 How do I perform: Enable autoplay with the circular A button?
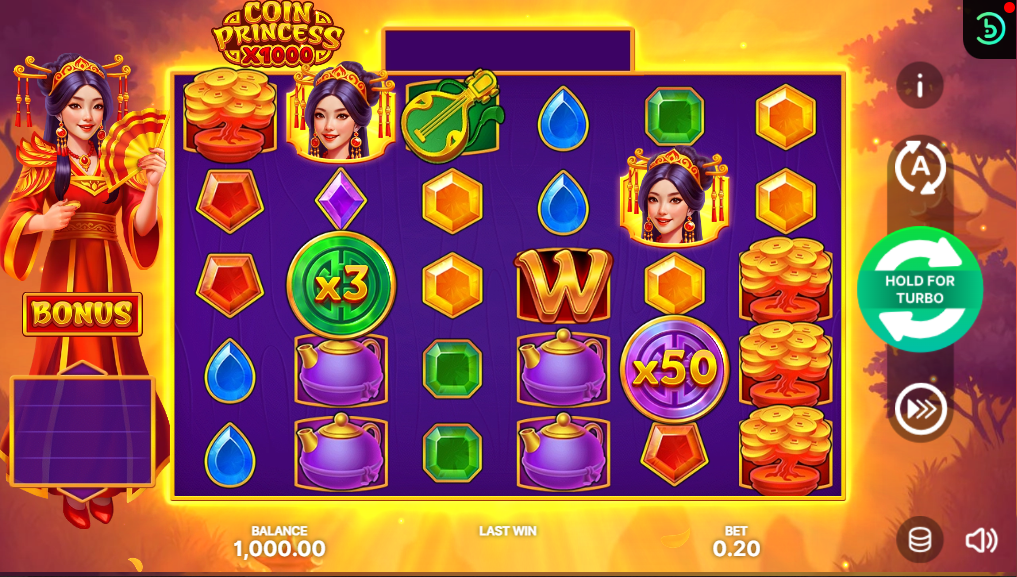[x=919, y=167]
